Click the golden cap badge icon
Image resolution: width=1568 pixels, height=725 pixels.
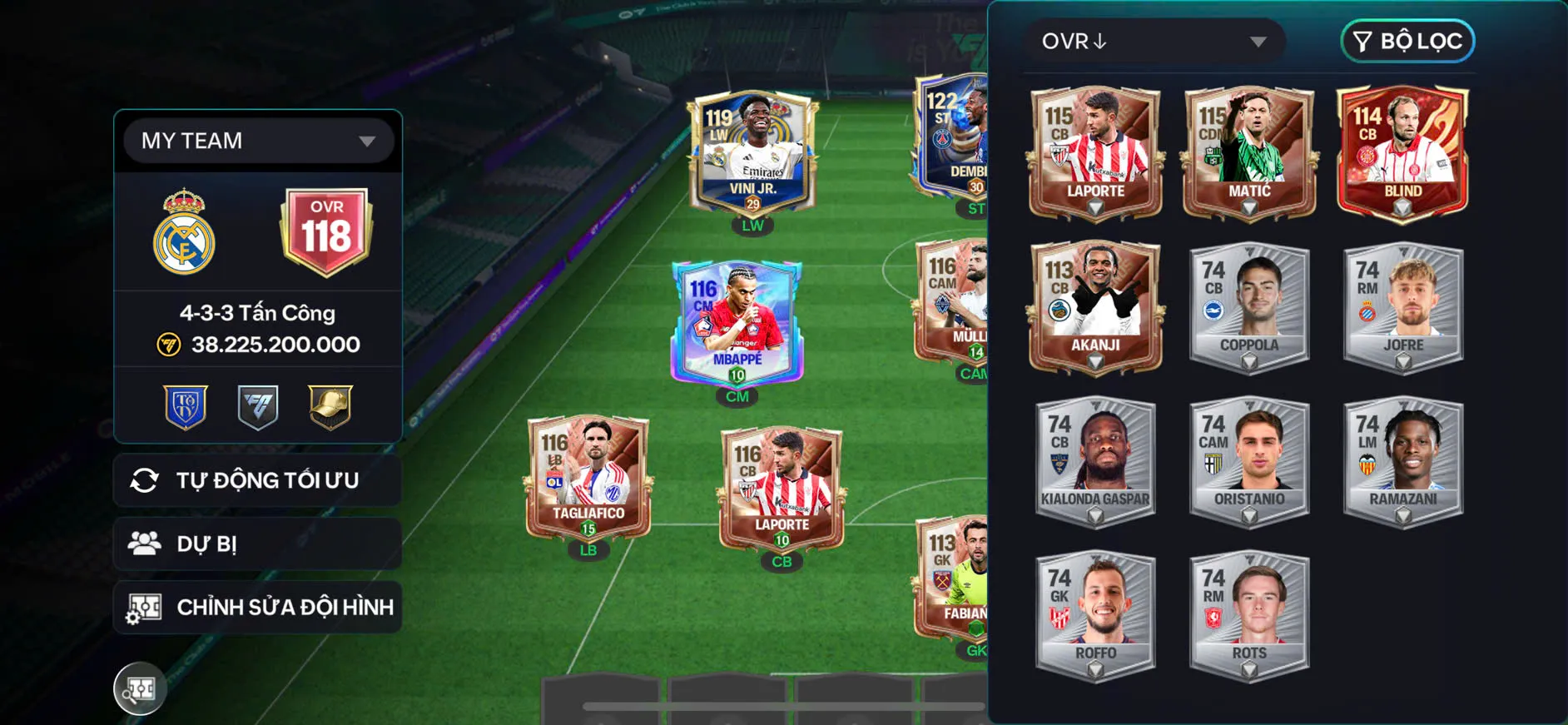pyautogui.click(x=330, y=407)
